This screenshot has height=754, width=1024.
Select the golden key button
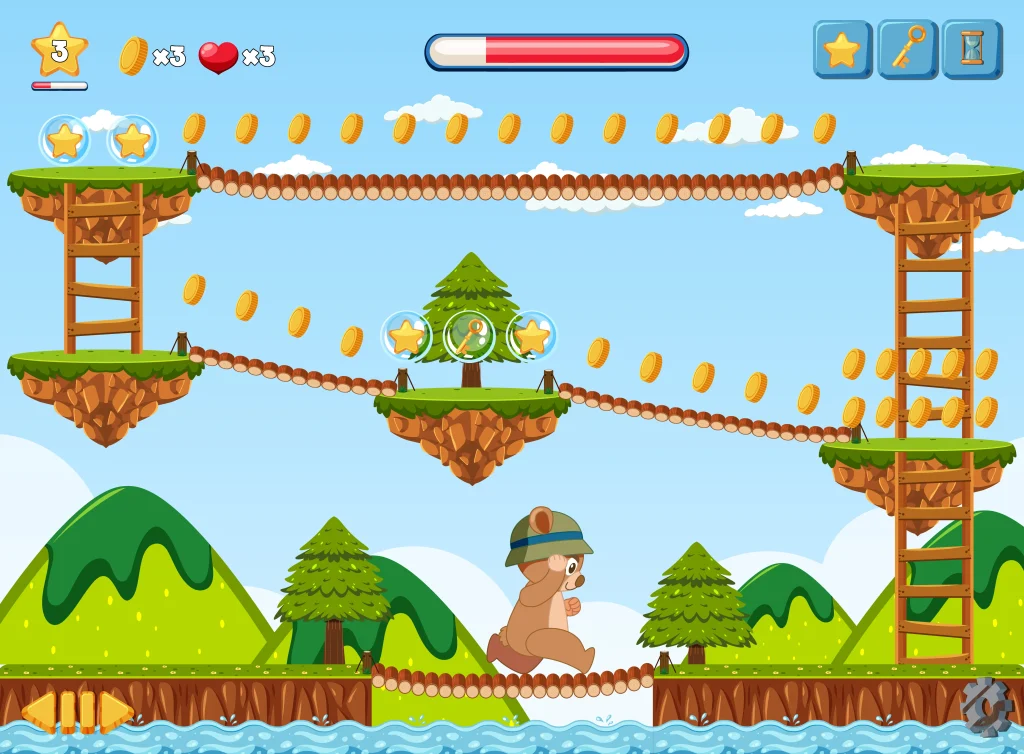tap(907, 49)
